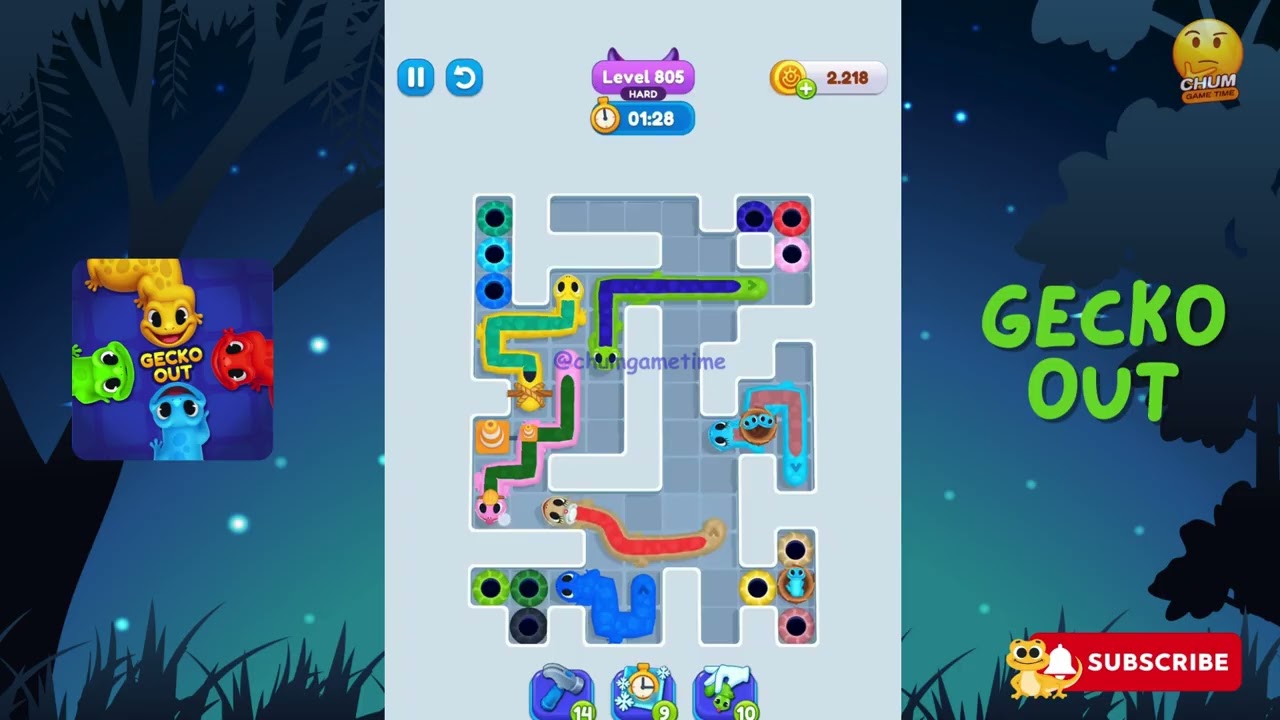Restart level 805
The height and width of the screenshot is (720, 1280).
(x=464, y=77)
